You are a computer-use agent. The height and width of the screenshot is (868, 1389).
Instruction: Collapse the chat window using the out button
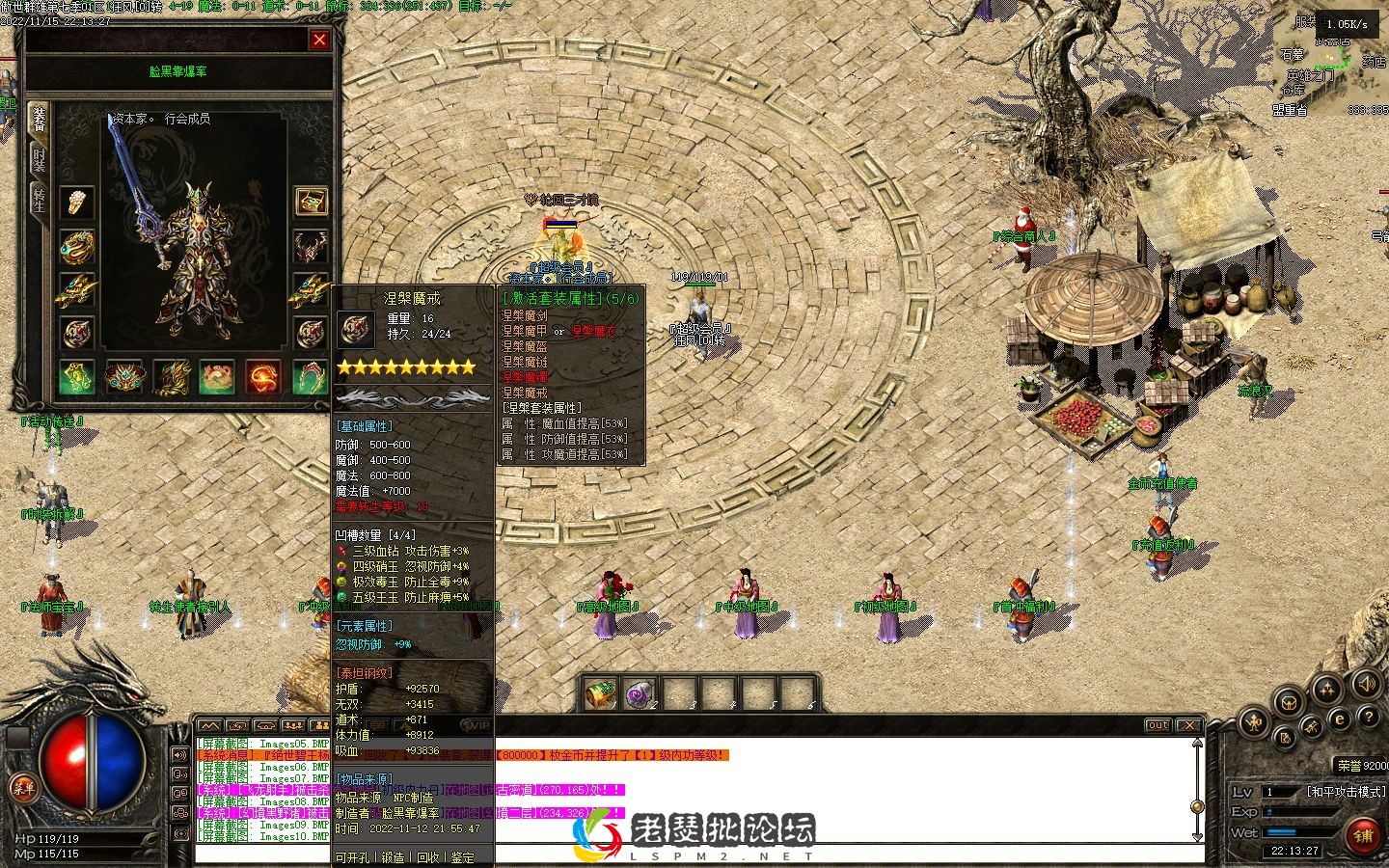tap(1157, 725)
